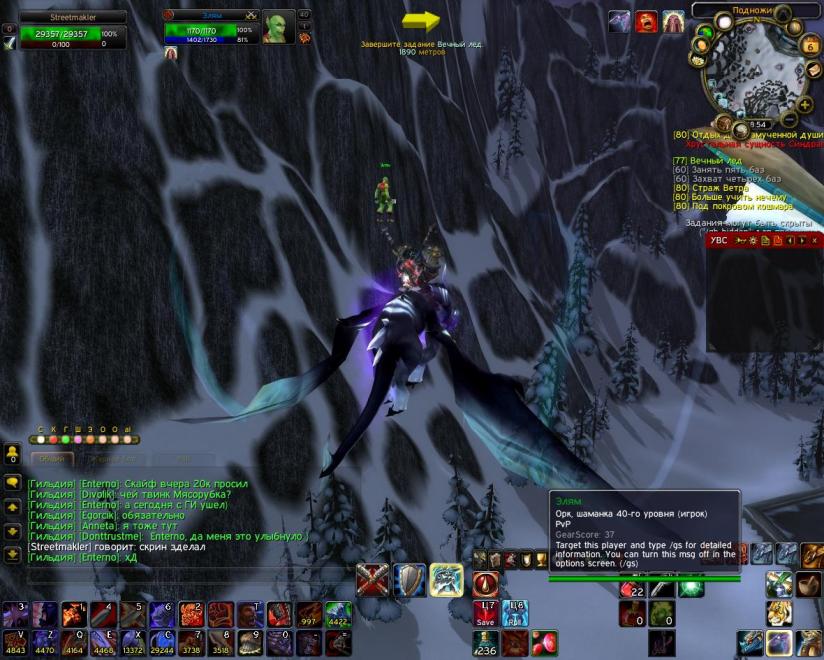Image resolution: width=824 pixels, height=660 pixels.
Task: Click the minimap terrain view
Action: (x=757, y=72)
